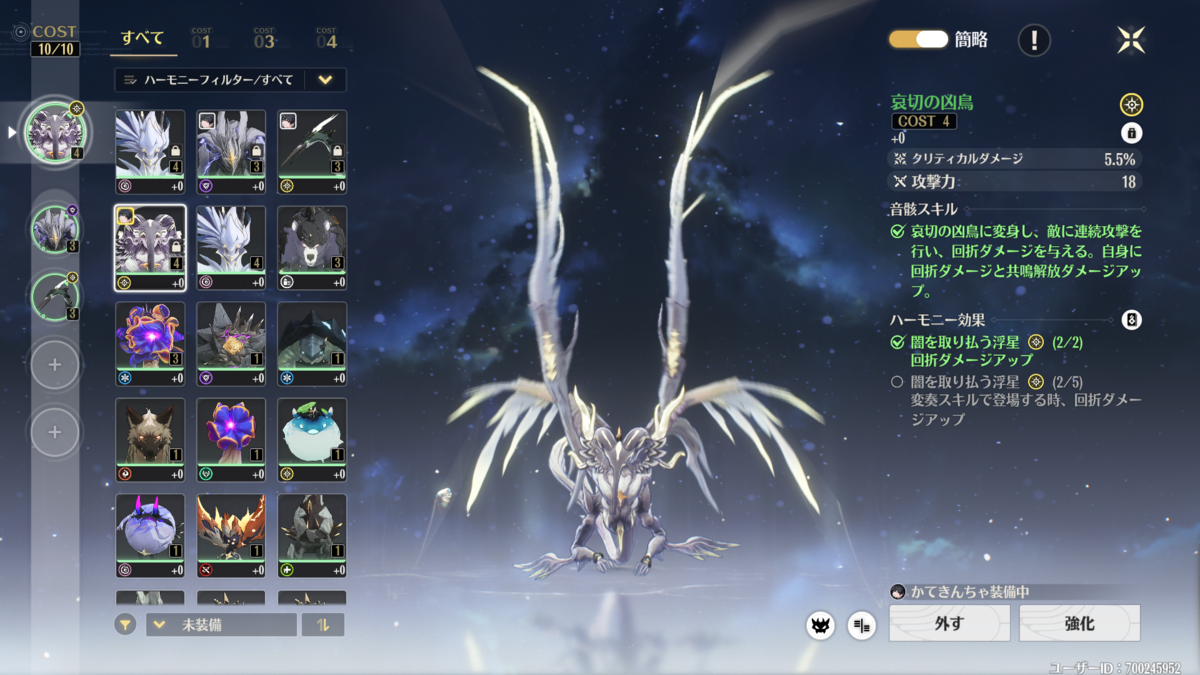Click the round filter funnel icon

pyautogui.click(x=125, y=625)
